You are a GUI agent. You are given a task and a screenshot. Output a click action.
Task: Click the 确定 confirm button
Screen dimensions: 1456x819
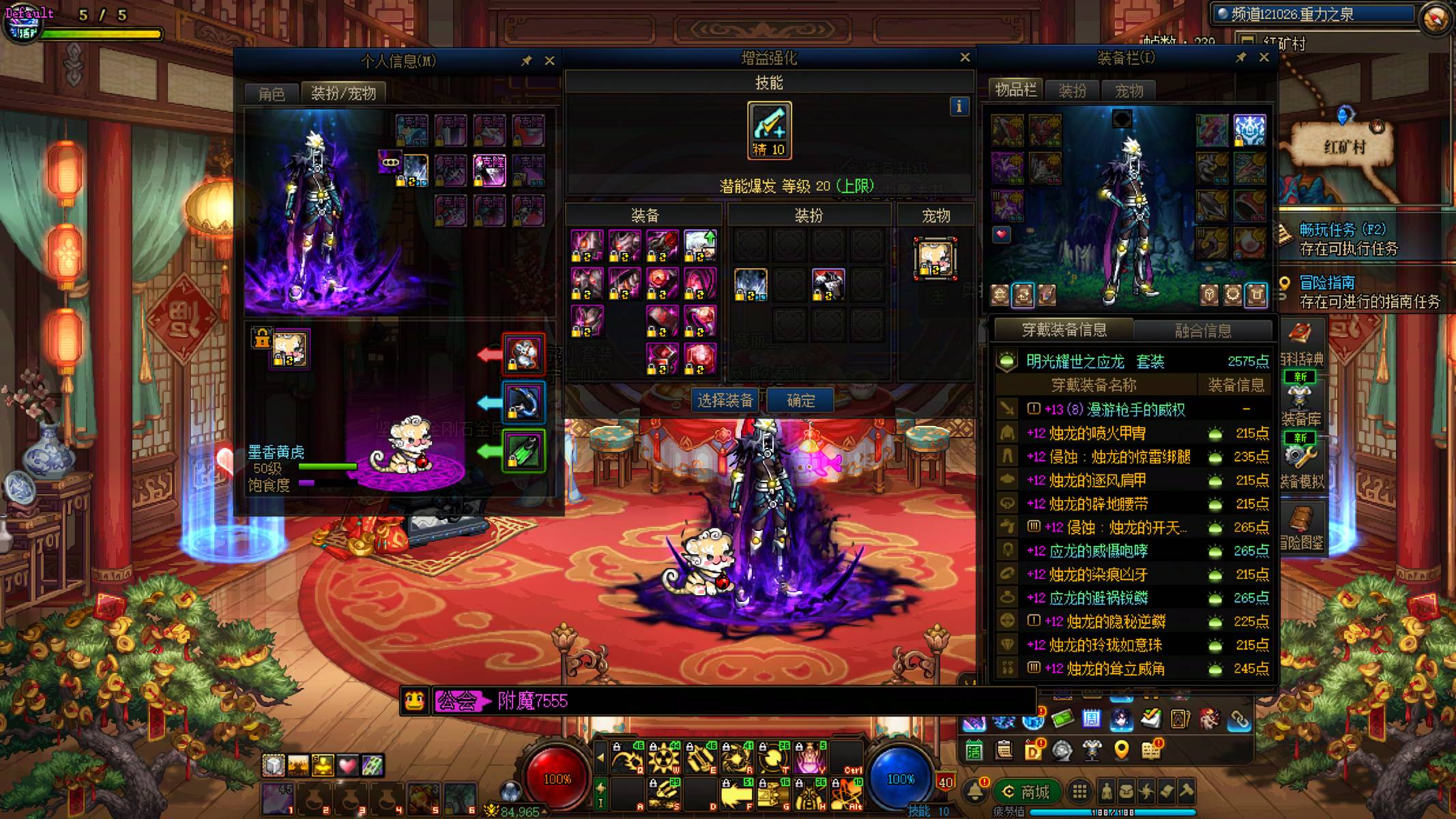click(x=800, y=401)
